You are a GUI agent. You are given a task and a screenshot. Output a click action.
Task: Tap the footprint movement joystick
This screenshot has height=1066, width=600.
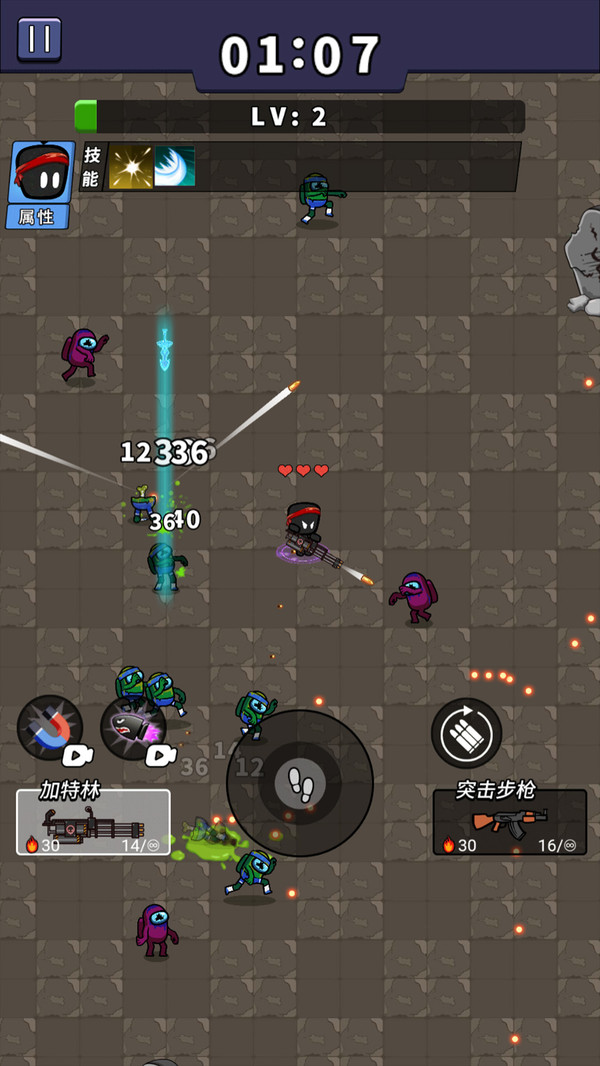tap(300, 782)
